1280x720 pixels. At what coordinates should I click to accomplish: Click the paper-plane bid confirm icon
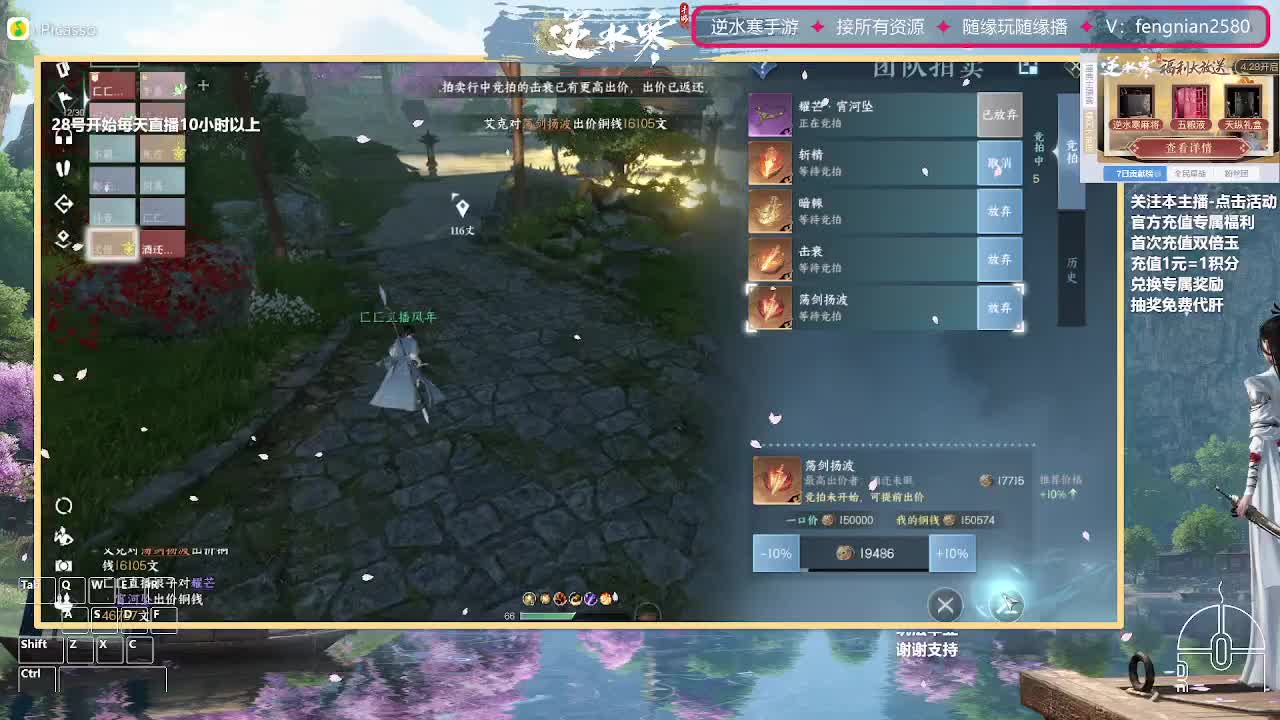coord(1007,605)
